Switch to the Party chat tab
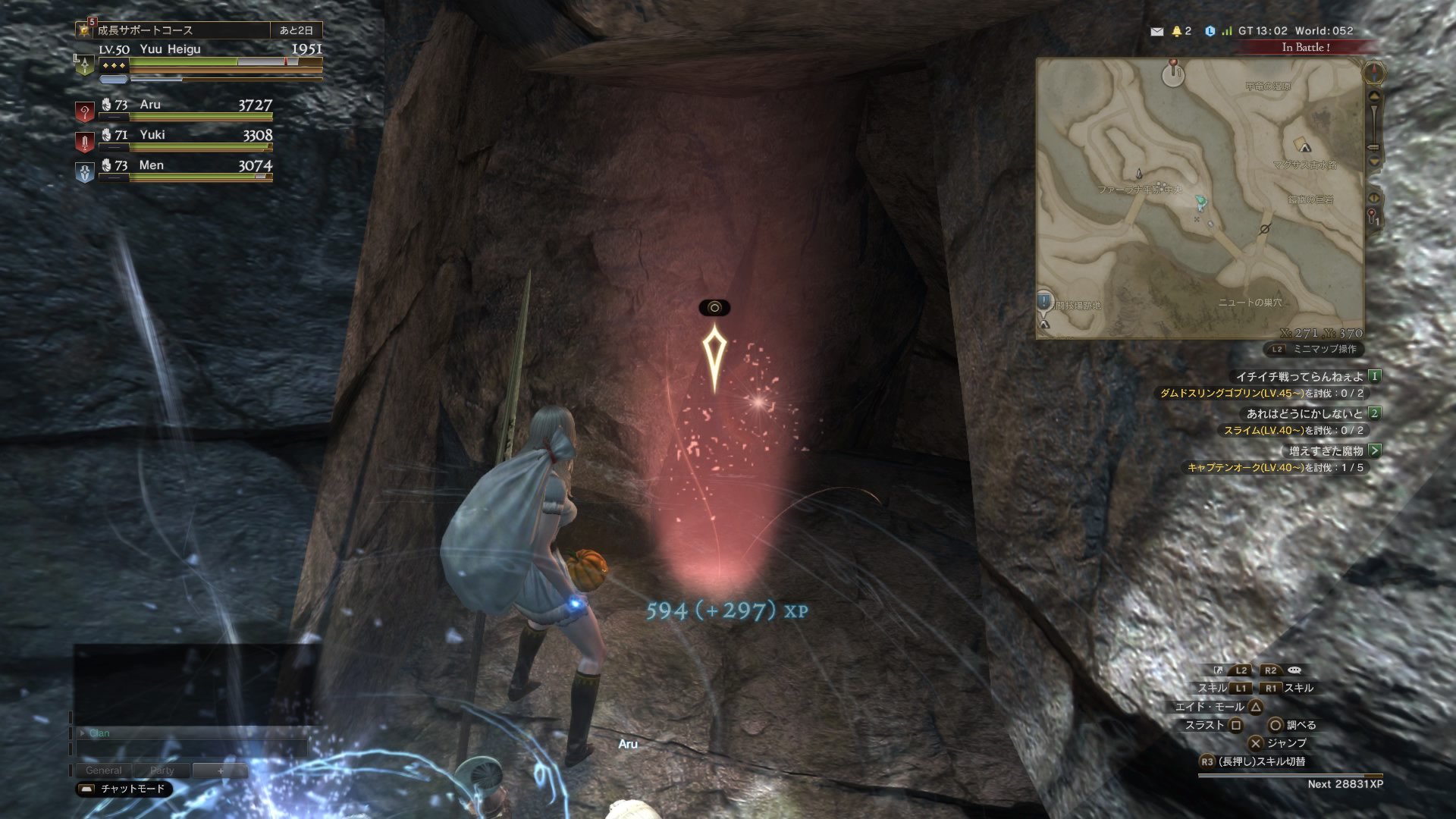This screenshot has width=1456, height=819. [162, 770]
